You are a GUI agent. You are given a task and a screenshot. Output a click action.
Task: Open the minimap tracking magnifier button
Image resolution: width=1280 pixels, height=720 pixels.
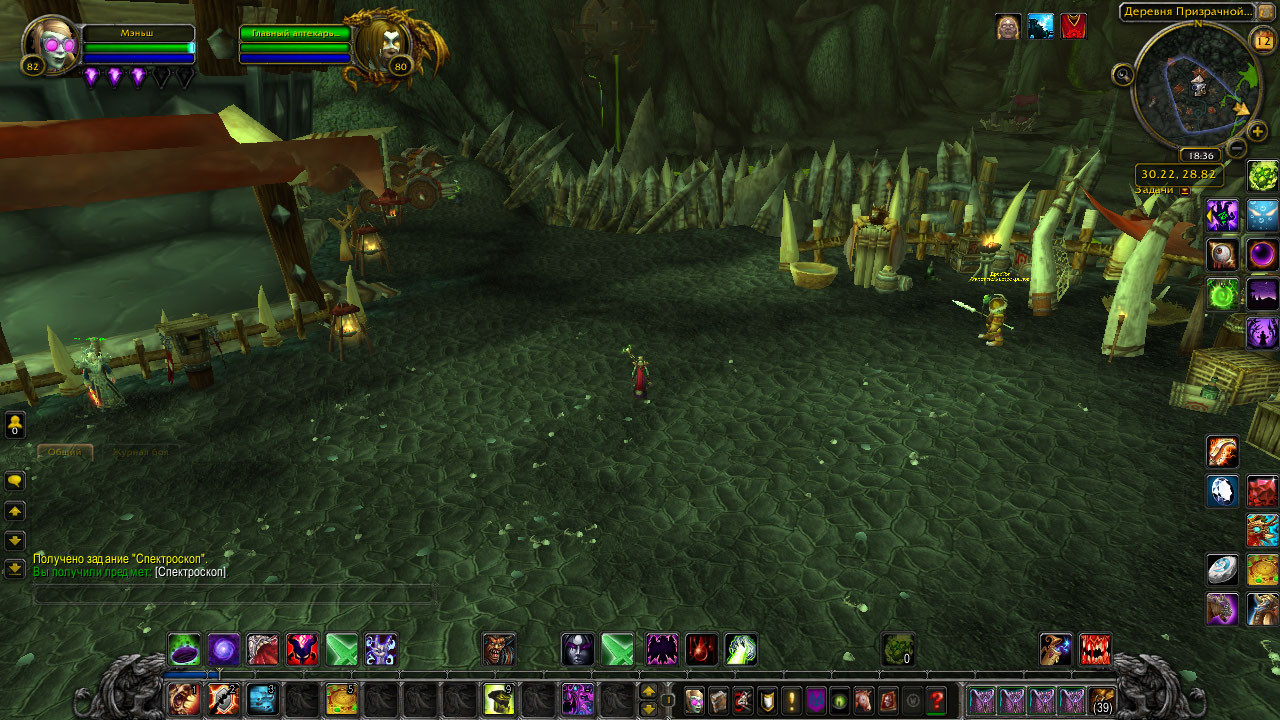click(x=1123, y=74)
